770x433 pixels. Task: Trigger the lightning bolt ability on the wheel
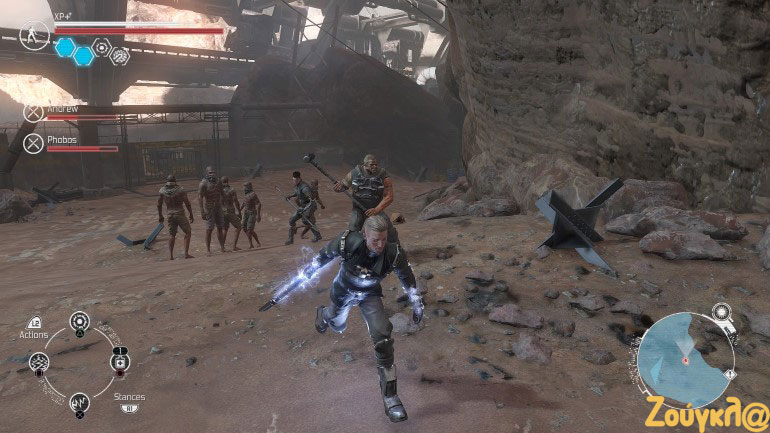pyautogui.click(x=79, y=403)
